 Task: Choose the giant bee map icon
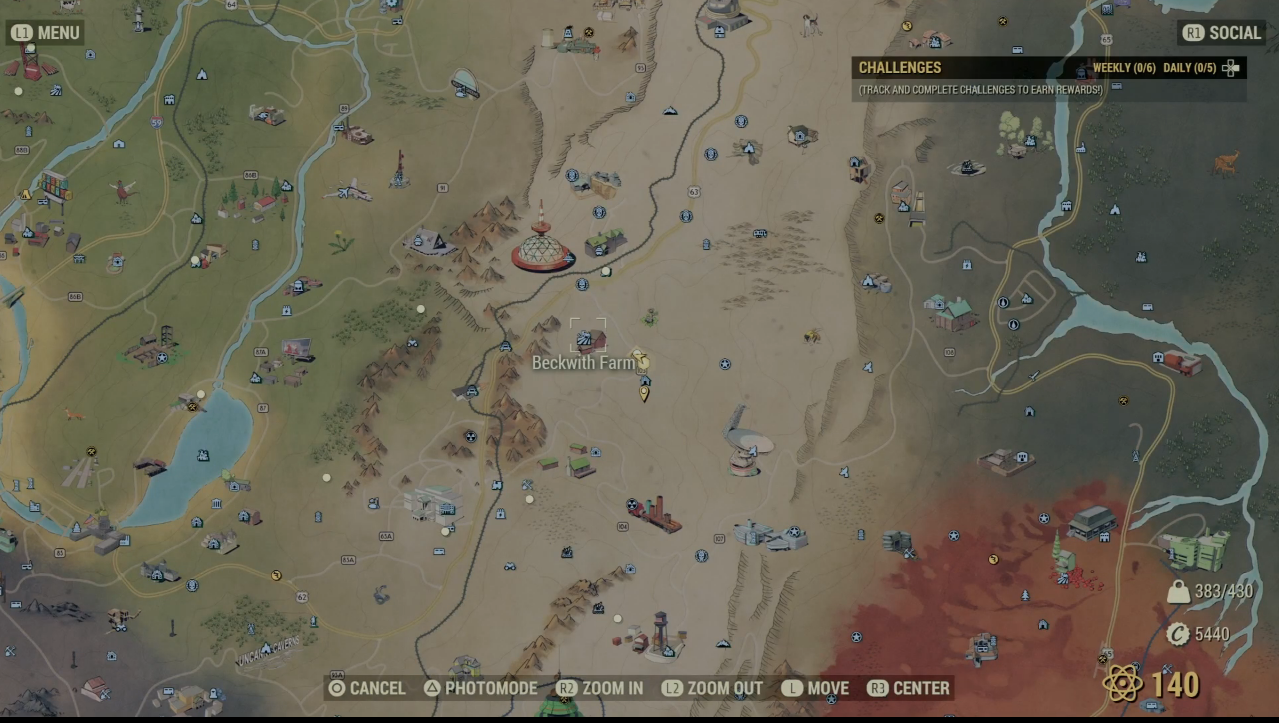(812, 336)
